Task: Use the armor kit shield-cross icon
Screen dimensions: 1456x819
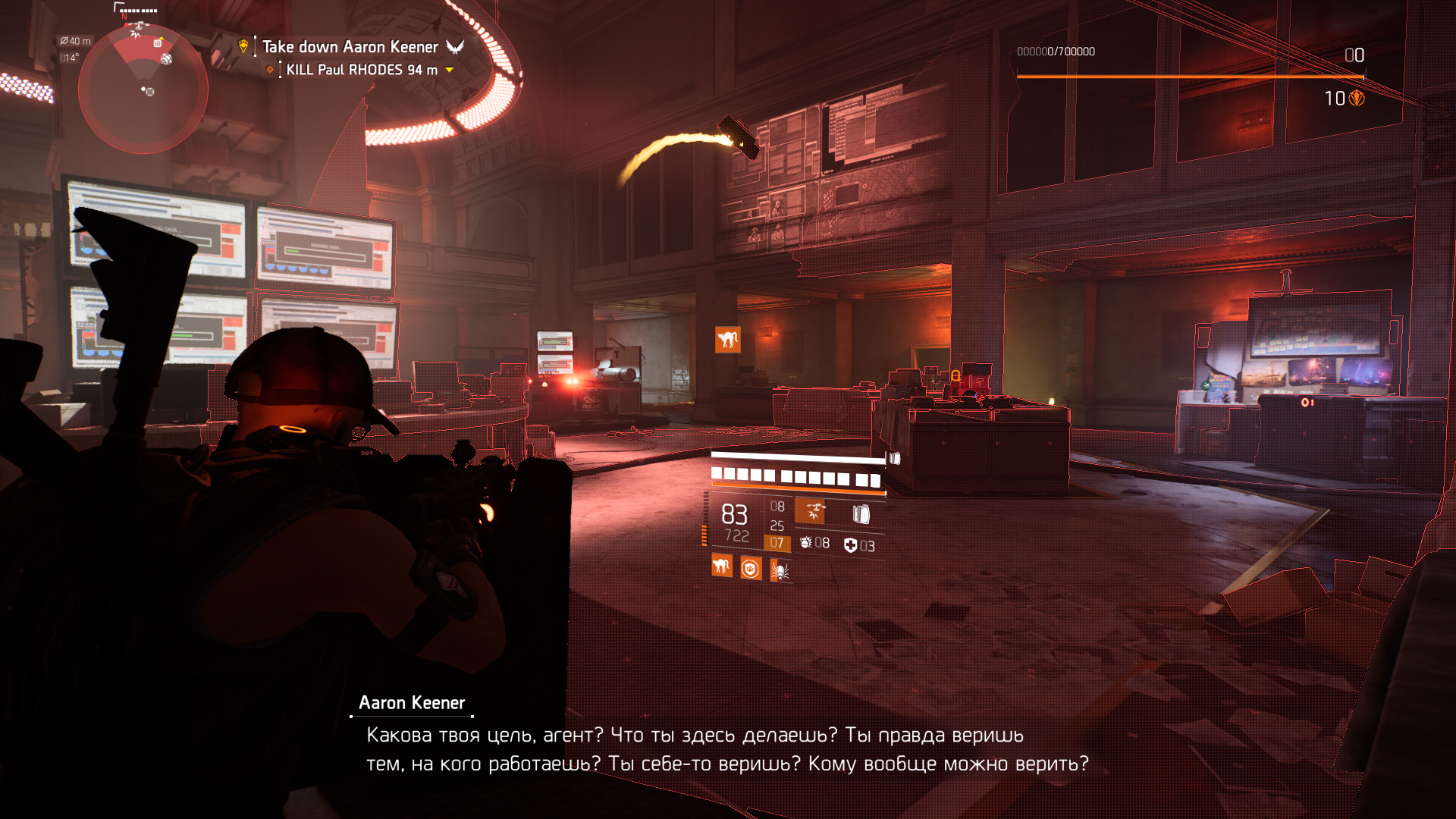Action: [x=850, y=545]
